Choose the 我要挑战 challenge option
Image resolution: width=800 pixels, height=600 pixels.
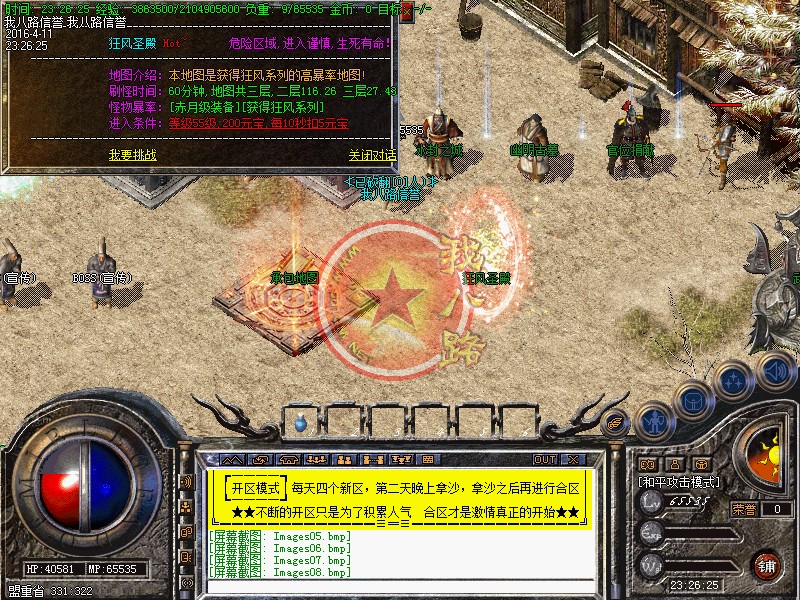pyautogui.click(x=133, y=155)
